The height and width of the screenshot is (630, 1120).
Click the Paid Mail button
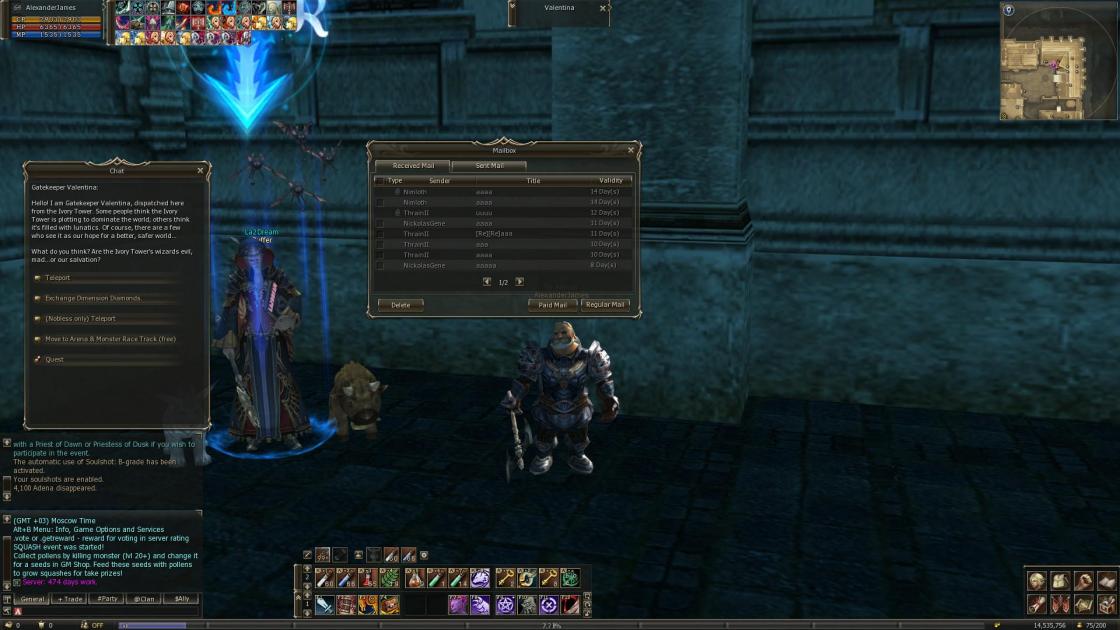[x=552, y=305]
